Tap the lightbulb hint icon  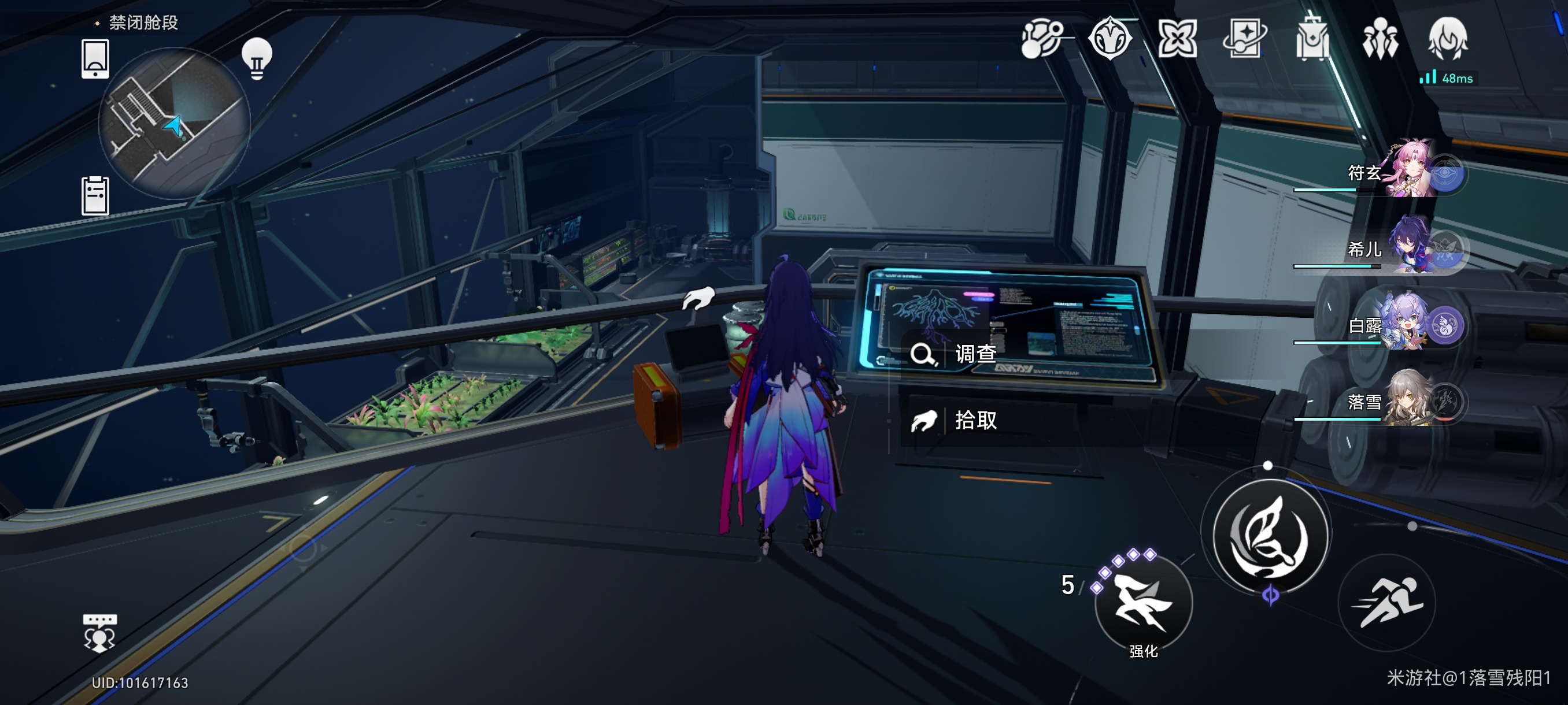[x=257, y=58]
